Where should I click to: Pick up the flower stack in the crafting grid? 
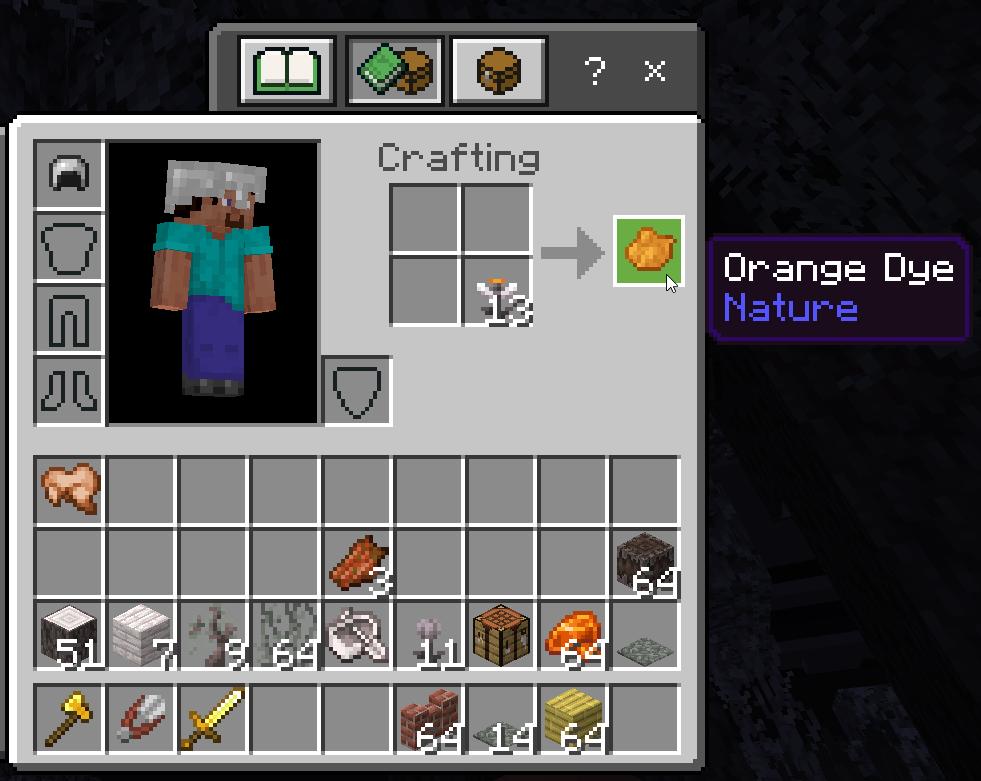tap(496, 292)
